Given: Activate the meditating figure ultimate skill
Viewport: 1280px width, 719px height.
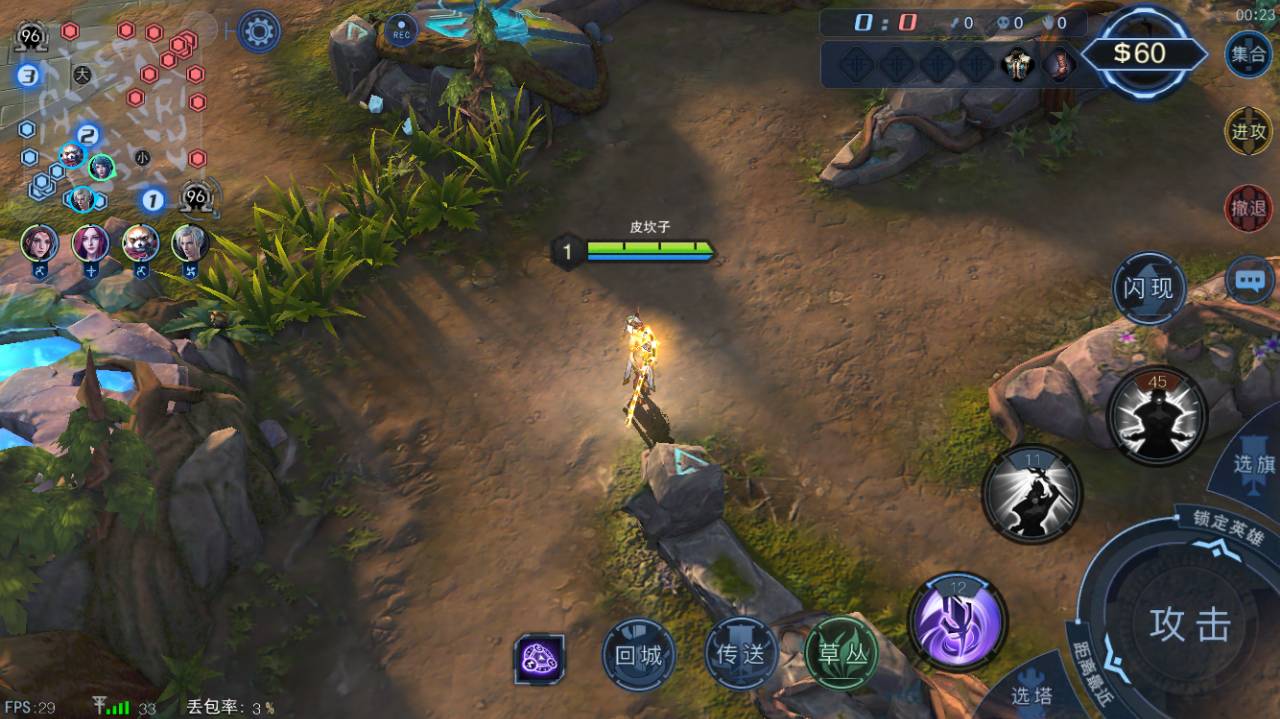Looking at the screenshot, I should coord(1157,415).
